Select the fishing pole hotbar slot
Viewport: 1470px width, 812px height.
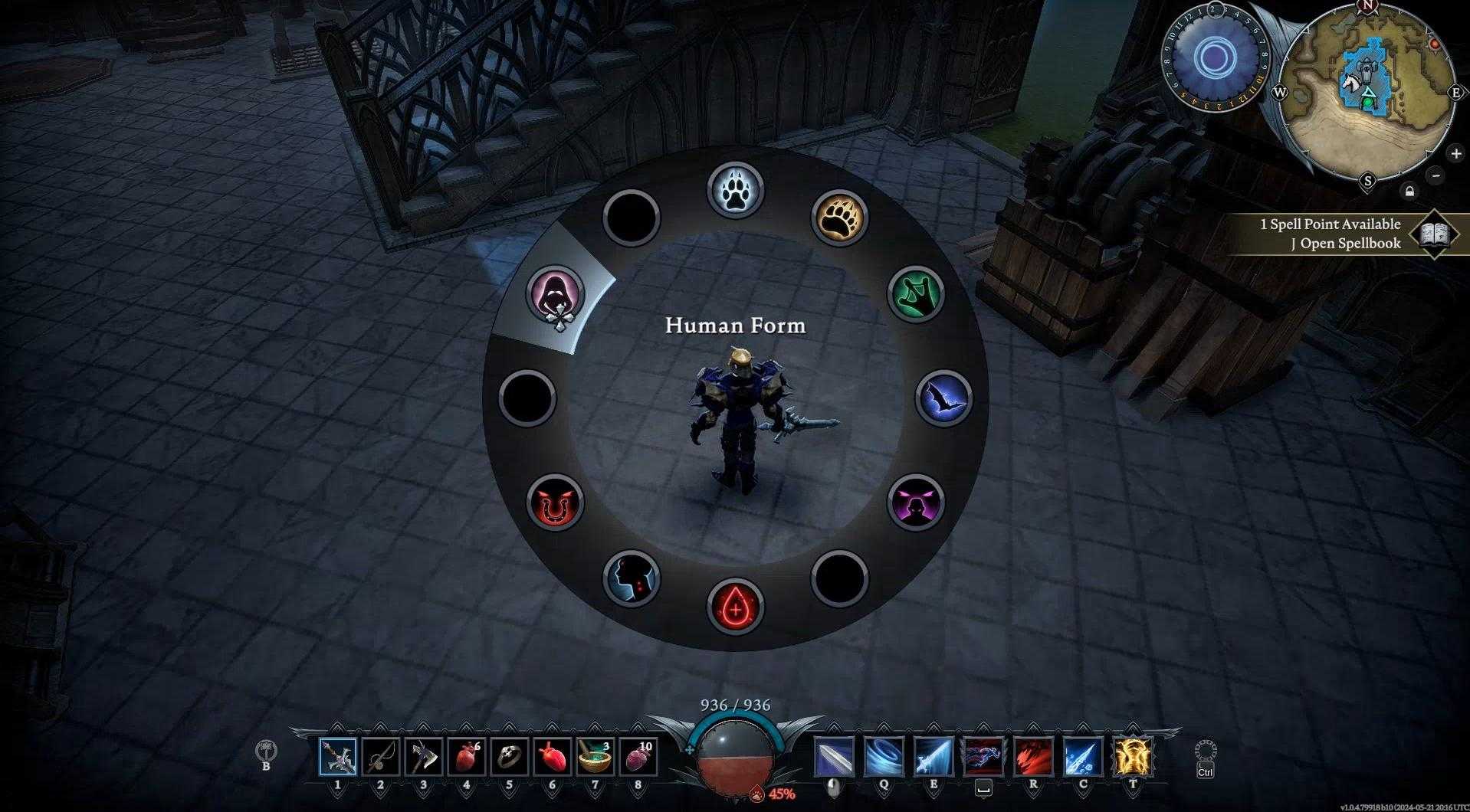coord(381,758)
